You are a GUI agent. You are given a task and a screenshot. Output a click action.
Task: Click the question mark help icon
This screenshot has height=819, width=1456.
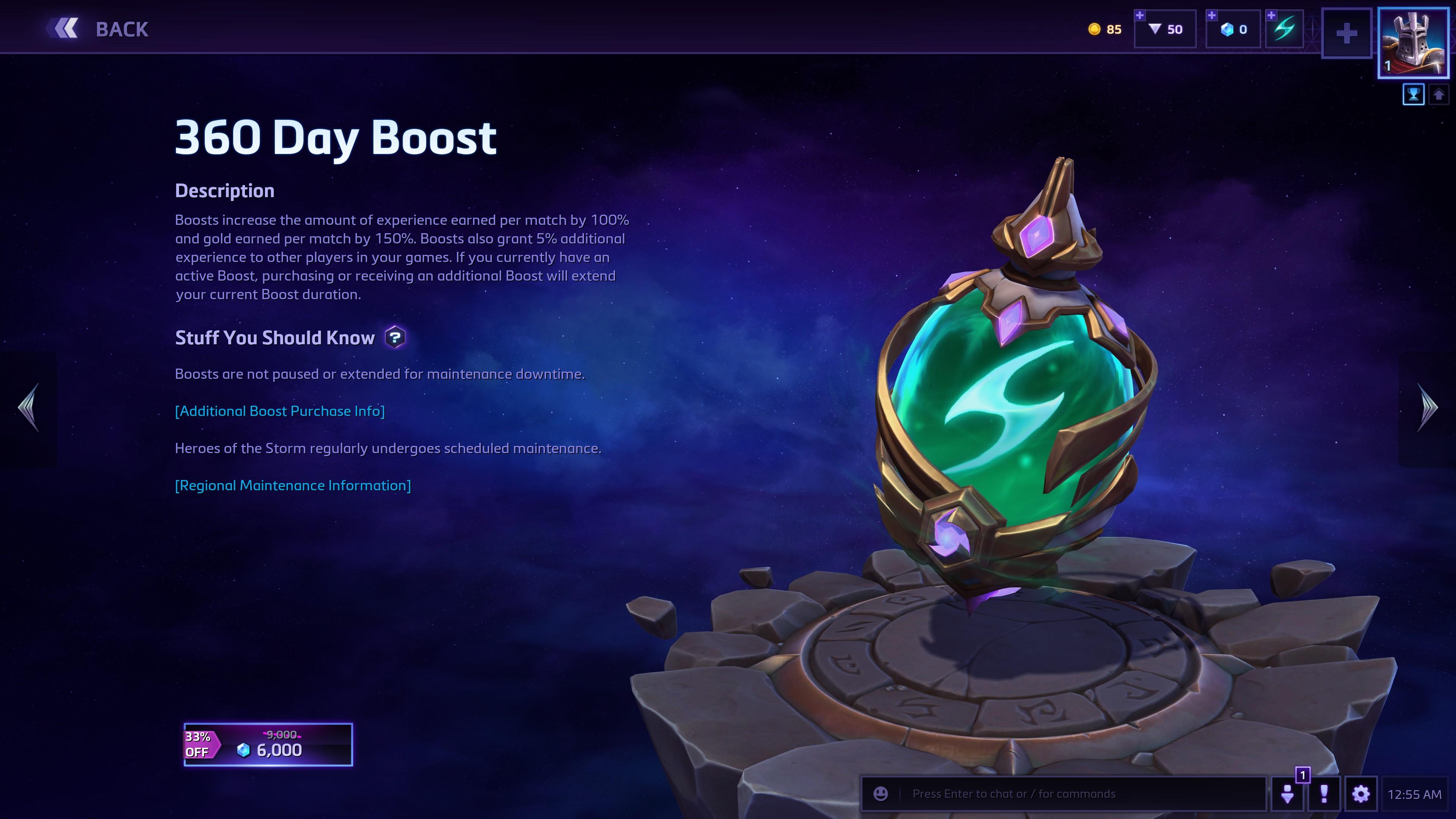click(395, 337)
